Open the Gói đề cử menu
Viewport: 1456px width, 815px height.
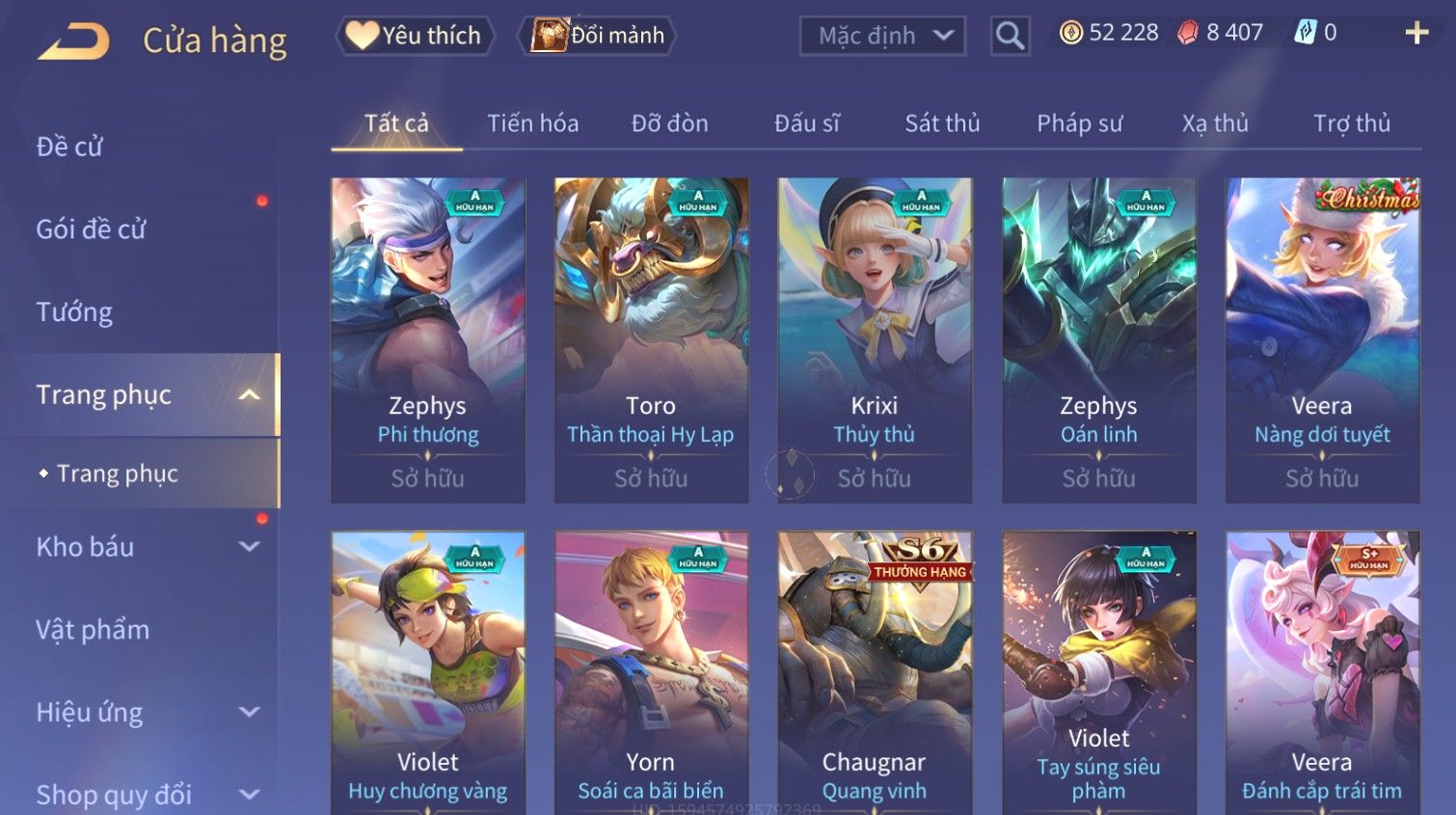(91, 230)
